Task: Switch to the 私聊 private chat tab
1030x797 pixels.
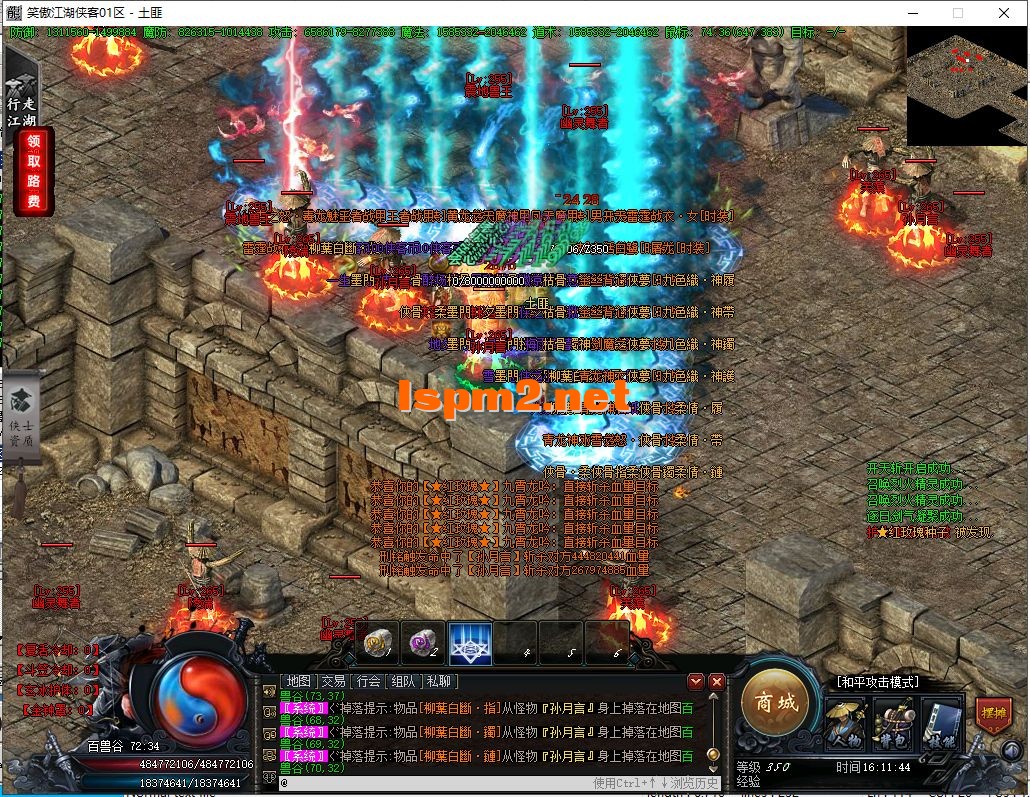Action: [x=439, y=681]
